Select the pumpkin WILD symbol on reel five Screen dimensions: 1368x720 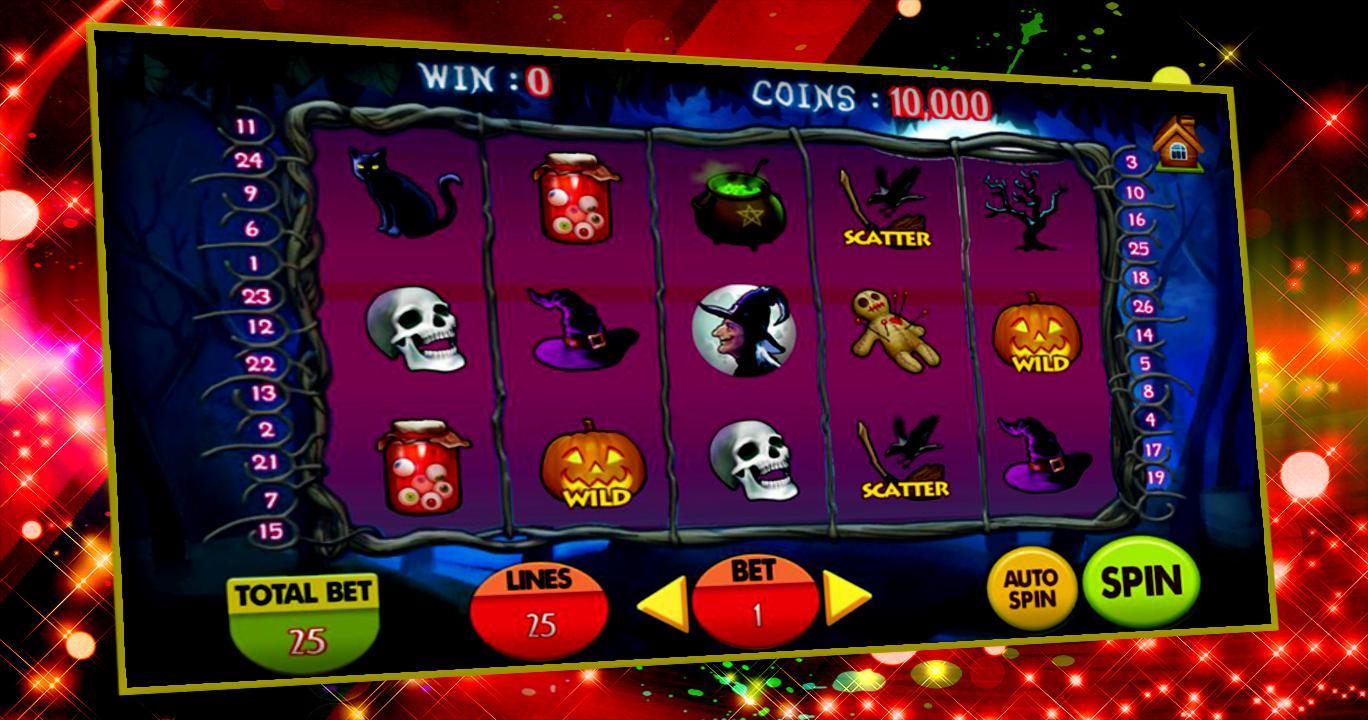tap(1037, 333)
